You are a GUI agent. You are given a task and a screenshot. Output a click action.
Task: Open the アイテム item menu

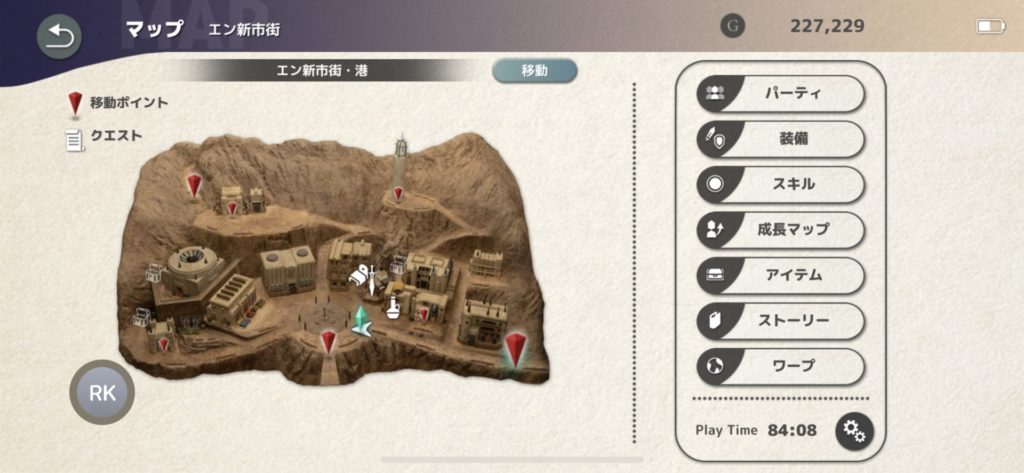pos(780,275)
